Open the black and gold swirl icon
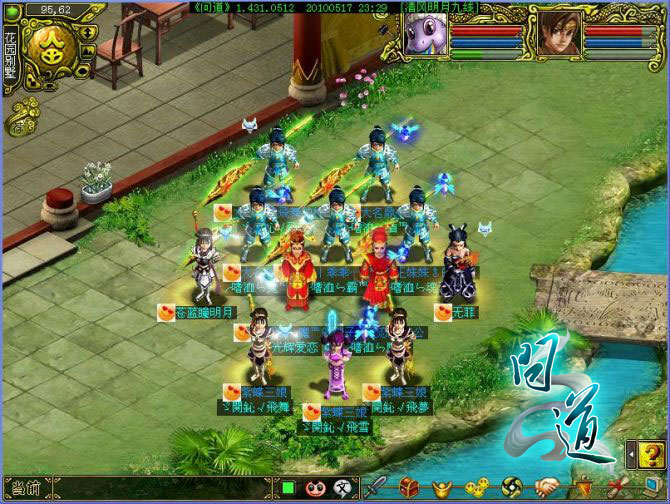Screen dimensions: 670x504 tap(512, 487)
